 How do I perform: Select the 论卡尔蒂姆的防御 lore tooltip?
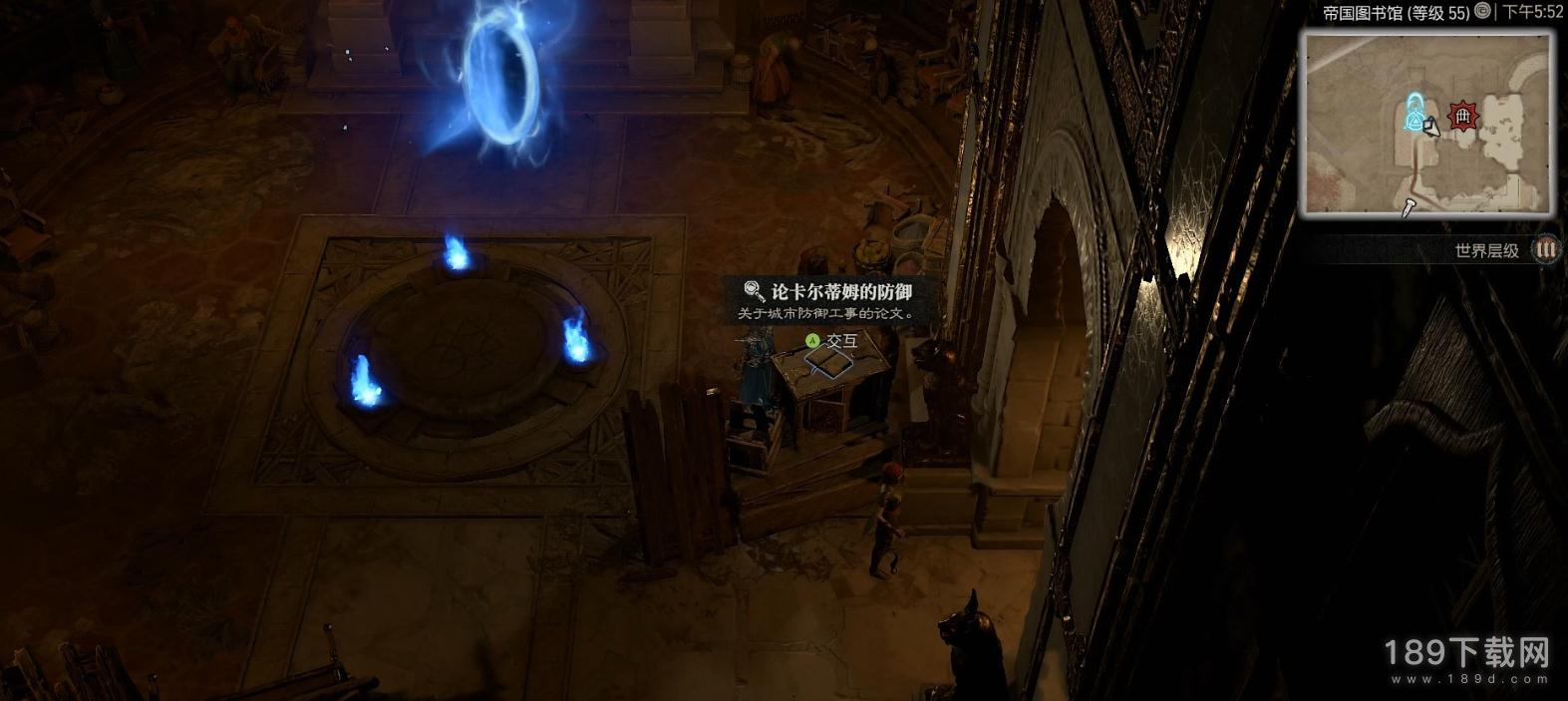pyautogui.click(x=827, y=300)
